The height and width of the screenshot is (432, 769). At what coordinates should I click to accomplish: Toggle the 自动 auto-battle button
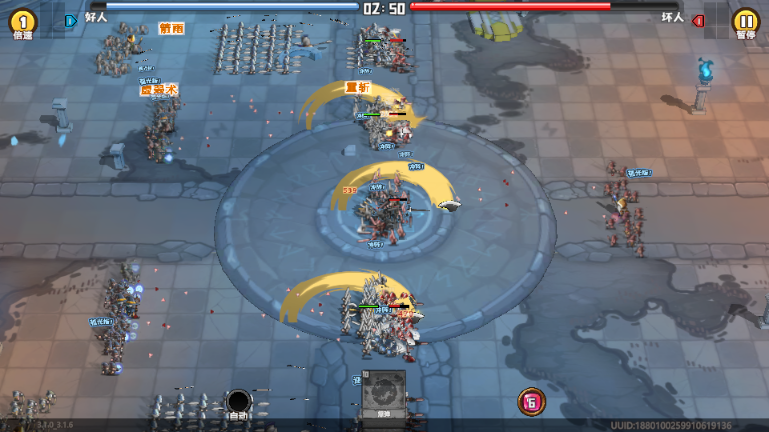[238, 403]
